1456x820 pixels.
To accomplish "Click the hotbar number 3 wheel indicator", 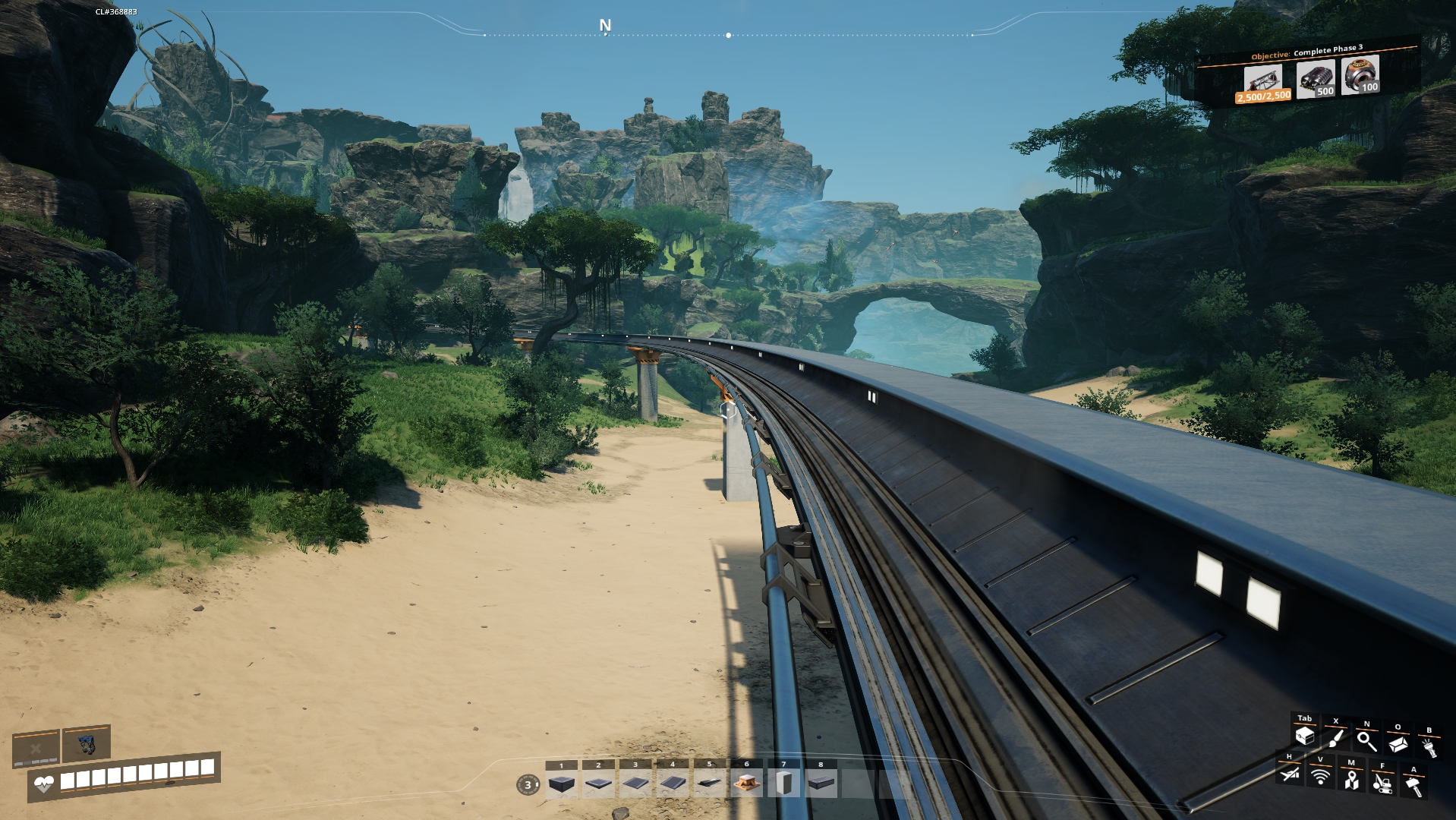I will tap(528, 785).
